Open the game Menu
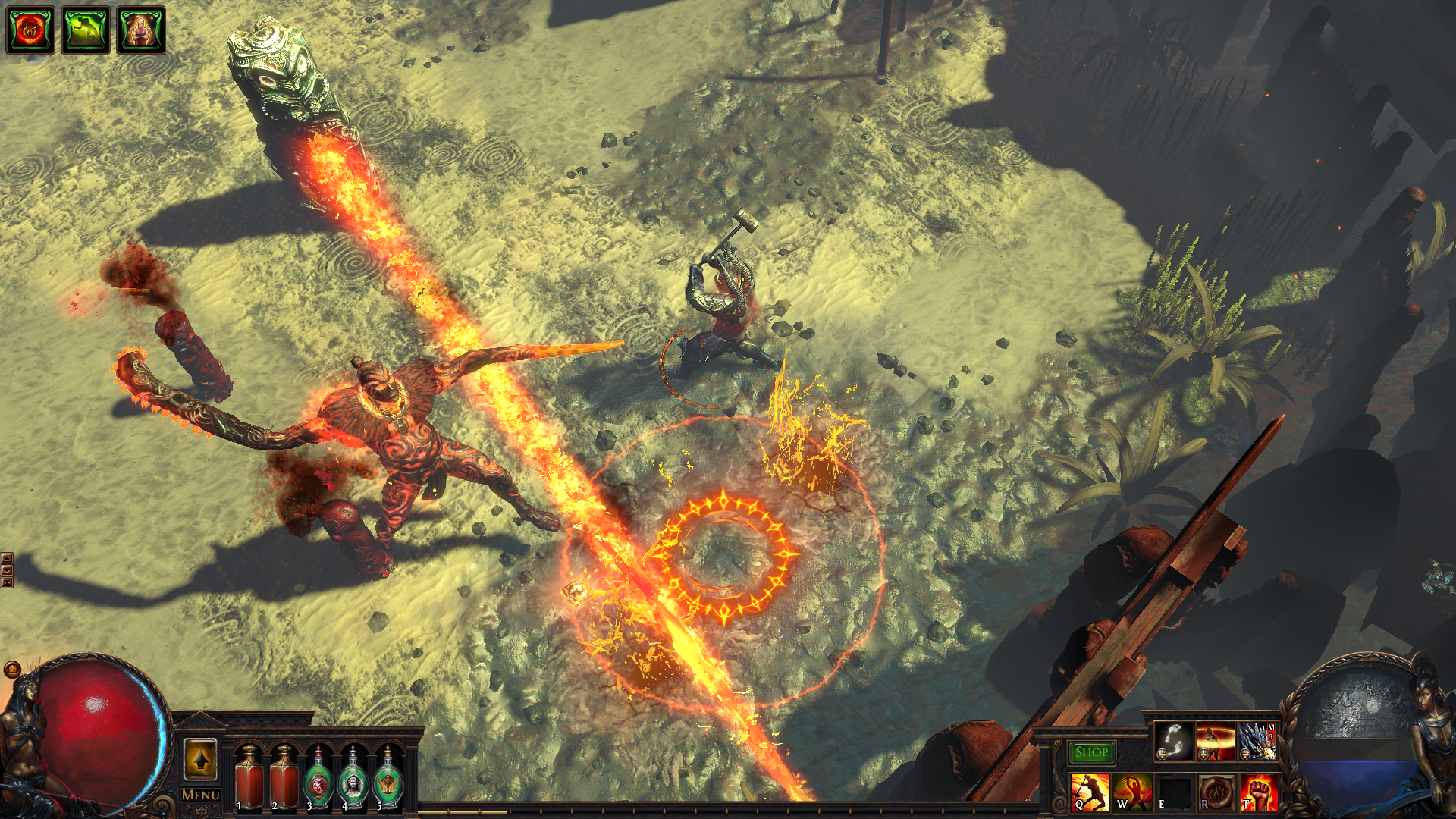Image resolution: width=1456 pixels, height=819 pixels. coord(200,793)
